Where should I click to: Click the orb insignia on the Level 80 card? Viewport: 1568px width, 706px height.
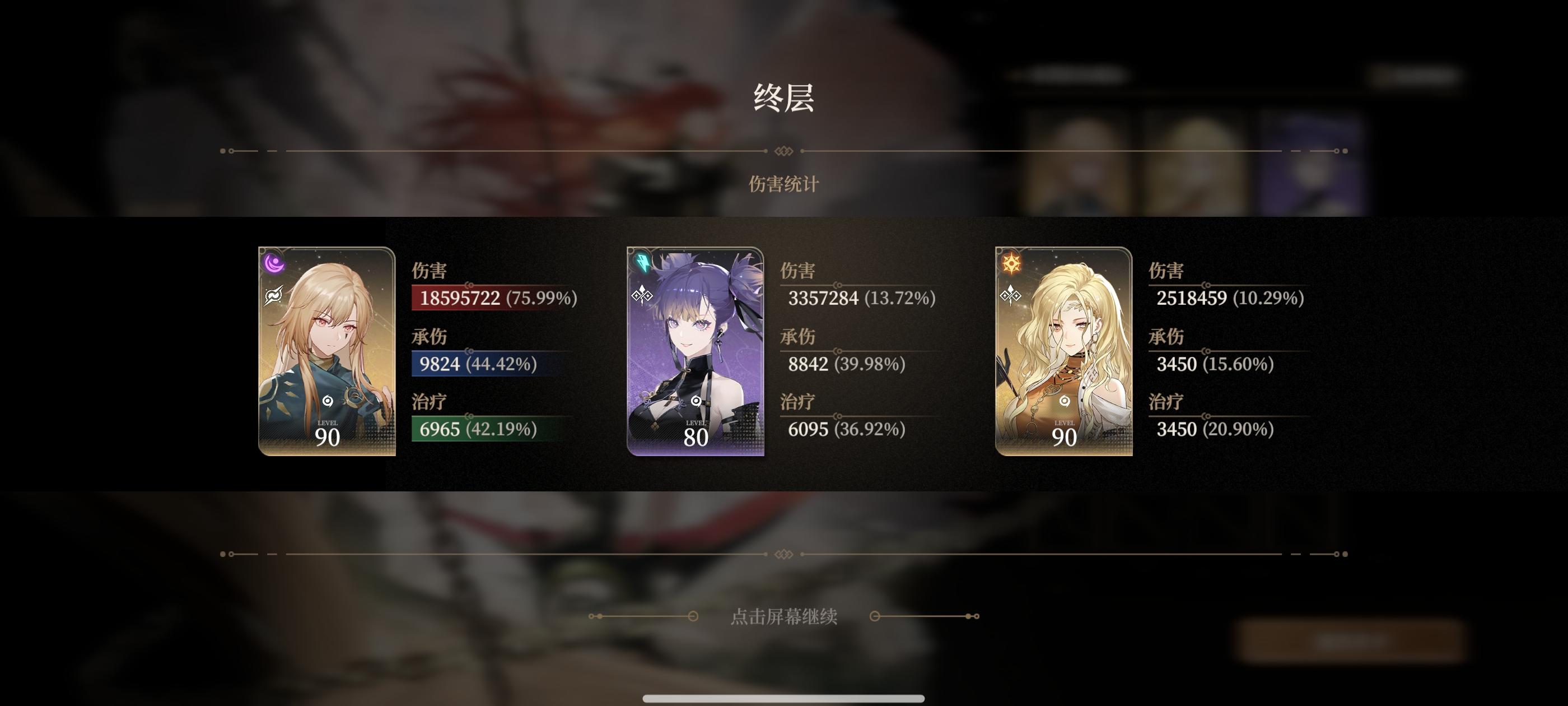tap(695, 401)
